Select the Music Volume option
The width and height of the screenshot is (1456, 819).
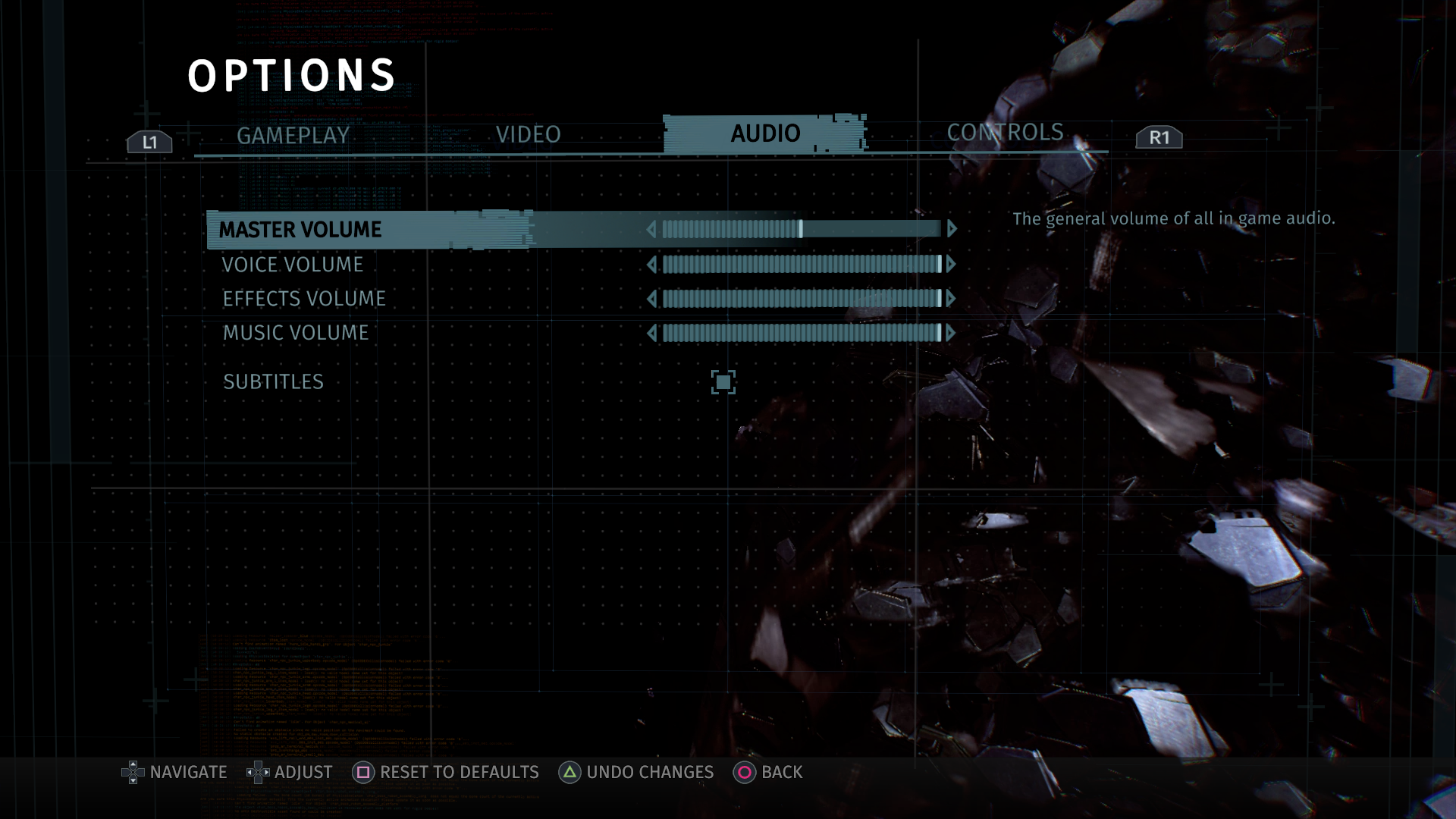coord(296,333)
